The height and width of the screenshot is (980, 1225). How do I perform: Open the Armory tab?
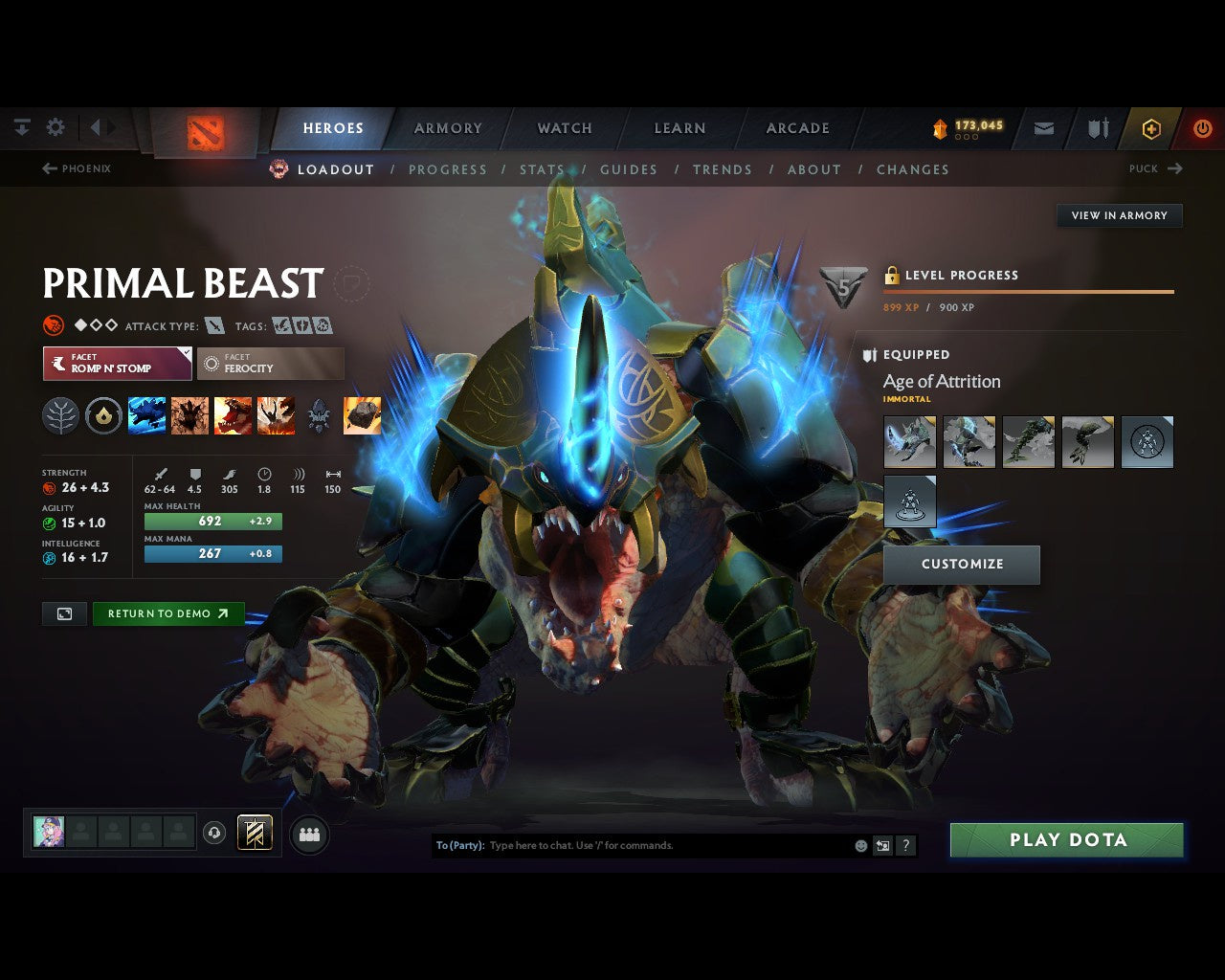(448, 128)
